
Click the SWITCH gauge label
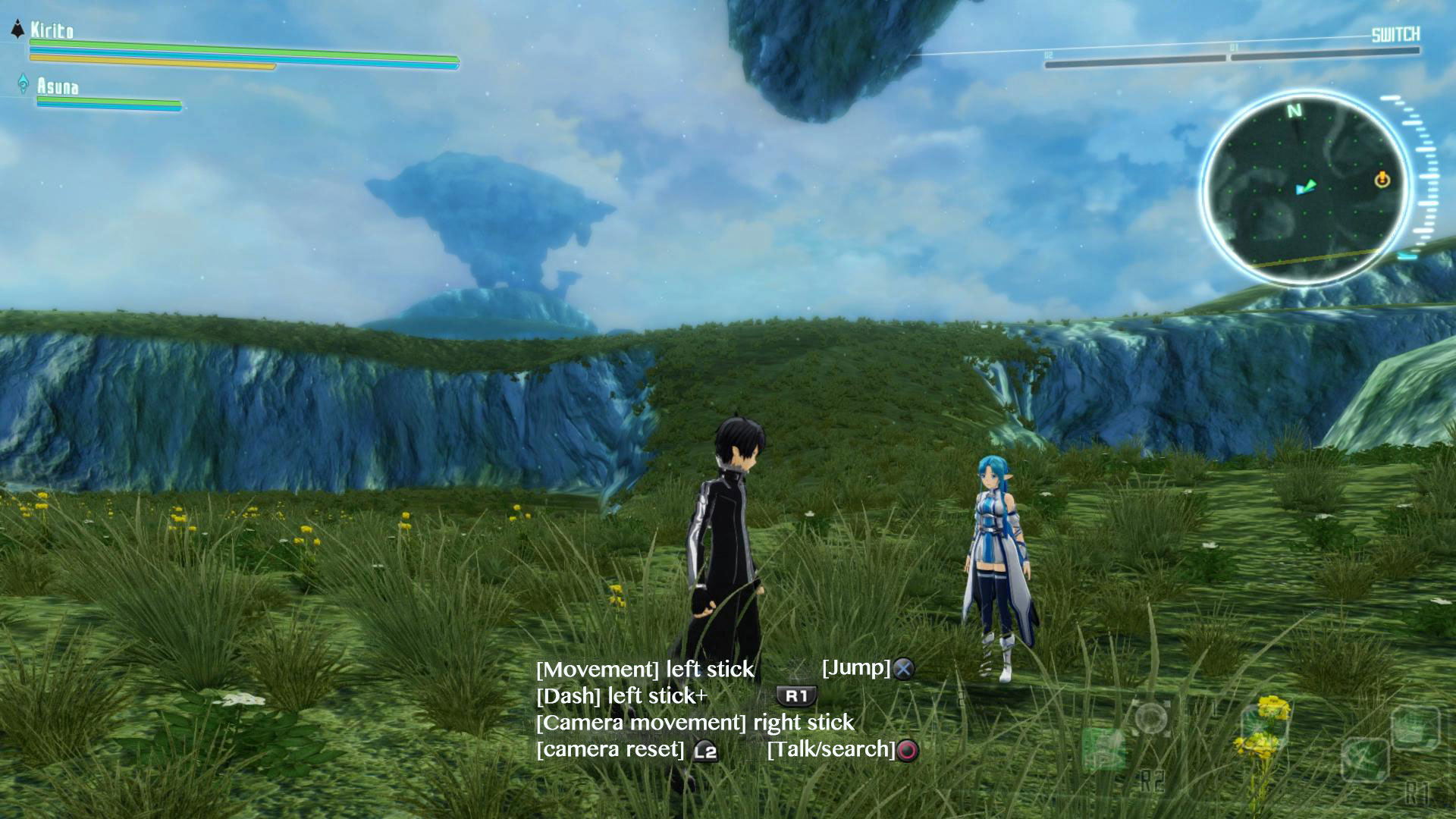point(1395,35)
